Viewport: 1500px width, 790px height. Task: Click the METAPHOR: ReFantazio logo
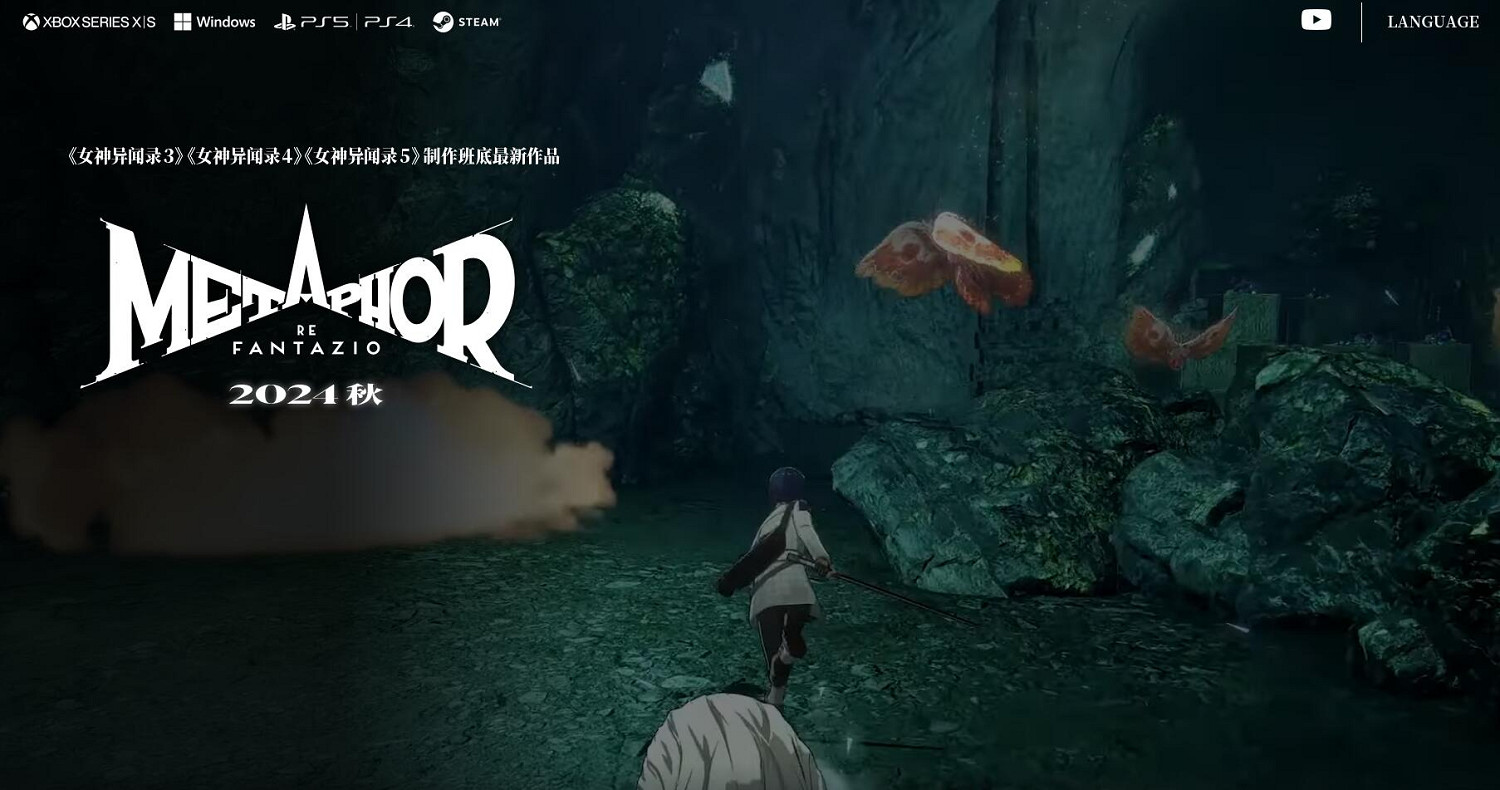pos(305,290)
